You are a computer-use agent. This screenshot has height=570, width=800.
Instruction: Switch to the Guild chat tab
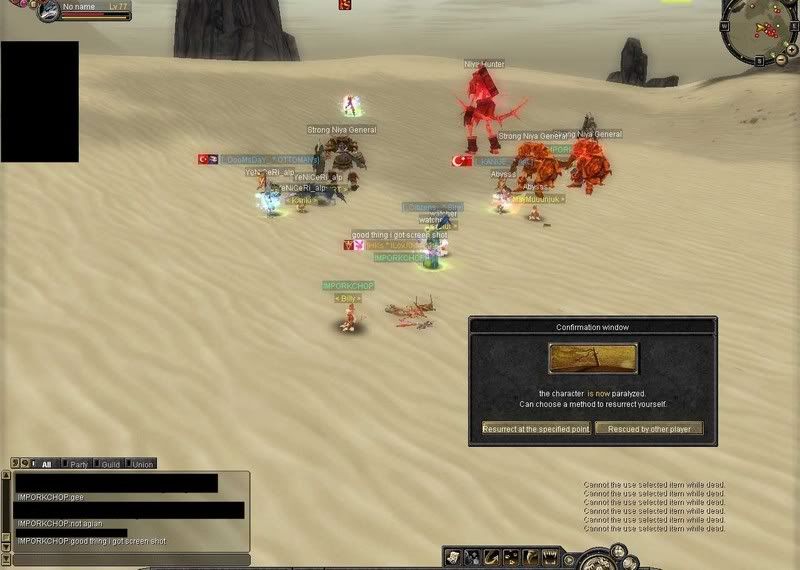(x=109, y=464)
